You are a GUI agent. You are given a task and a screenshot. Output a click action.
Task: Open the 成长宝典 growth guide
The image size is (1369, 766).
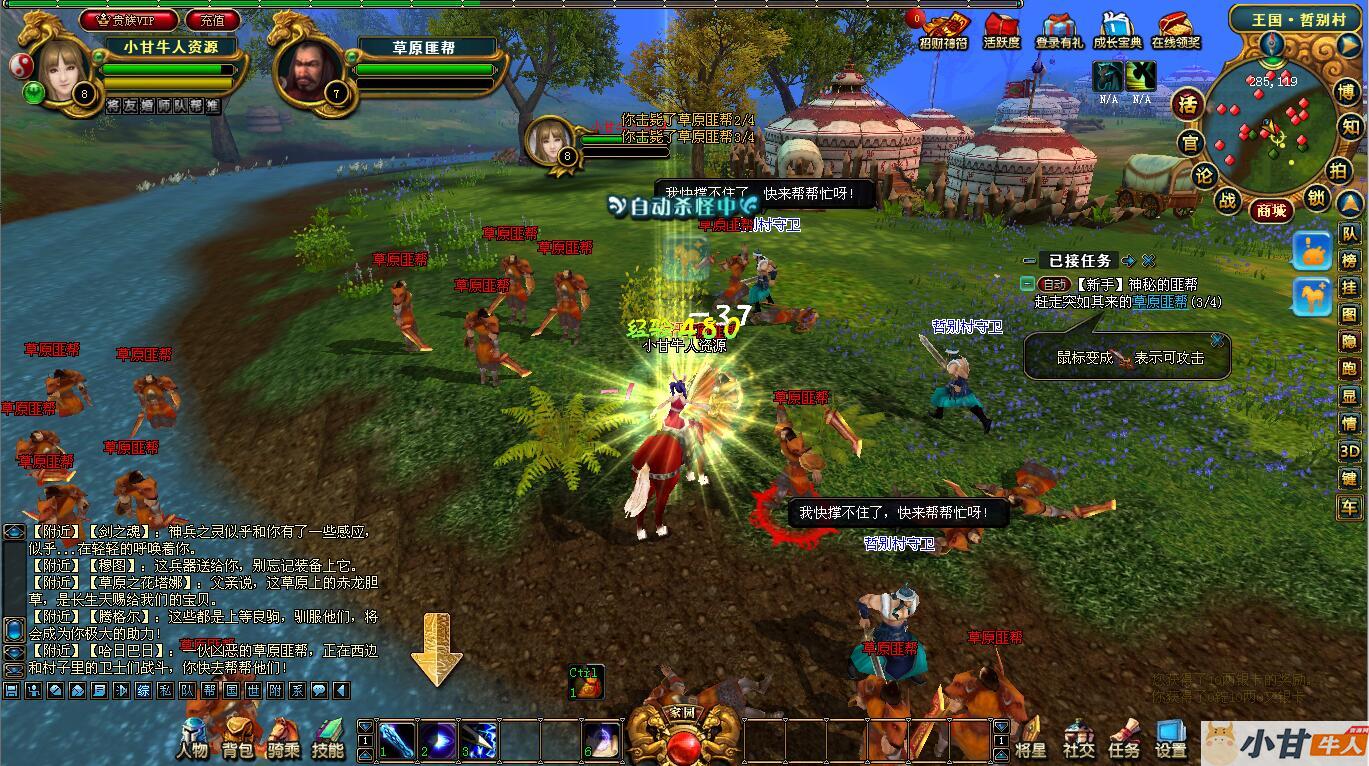(x=1117, y=30)
